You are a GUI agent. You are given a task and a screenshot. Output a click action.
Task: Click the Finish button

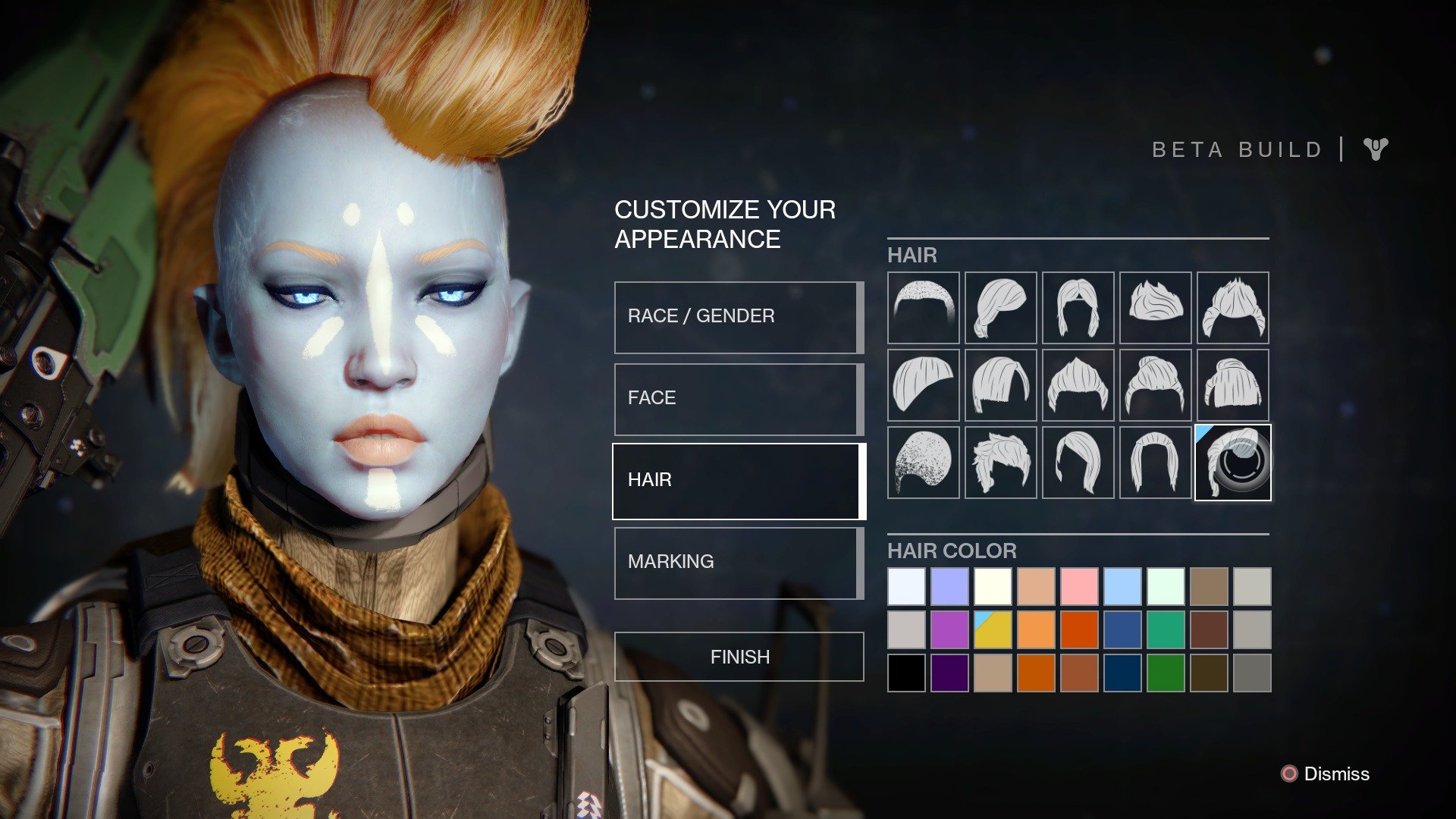tap(739, 657)
